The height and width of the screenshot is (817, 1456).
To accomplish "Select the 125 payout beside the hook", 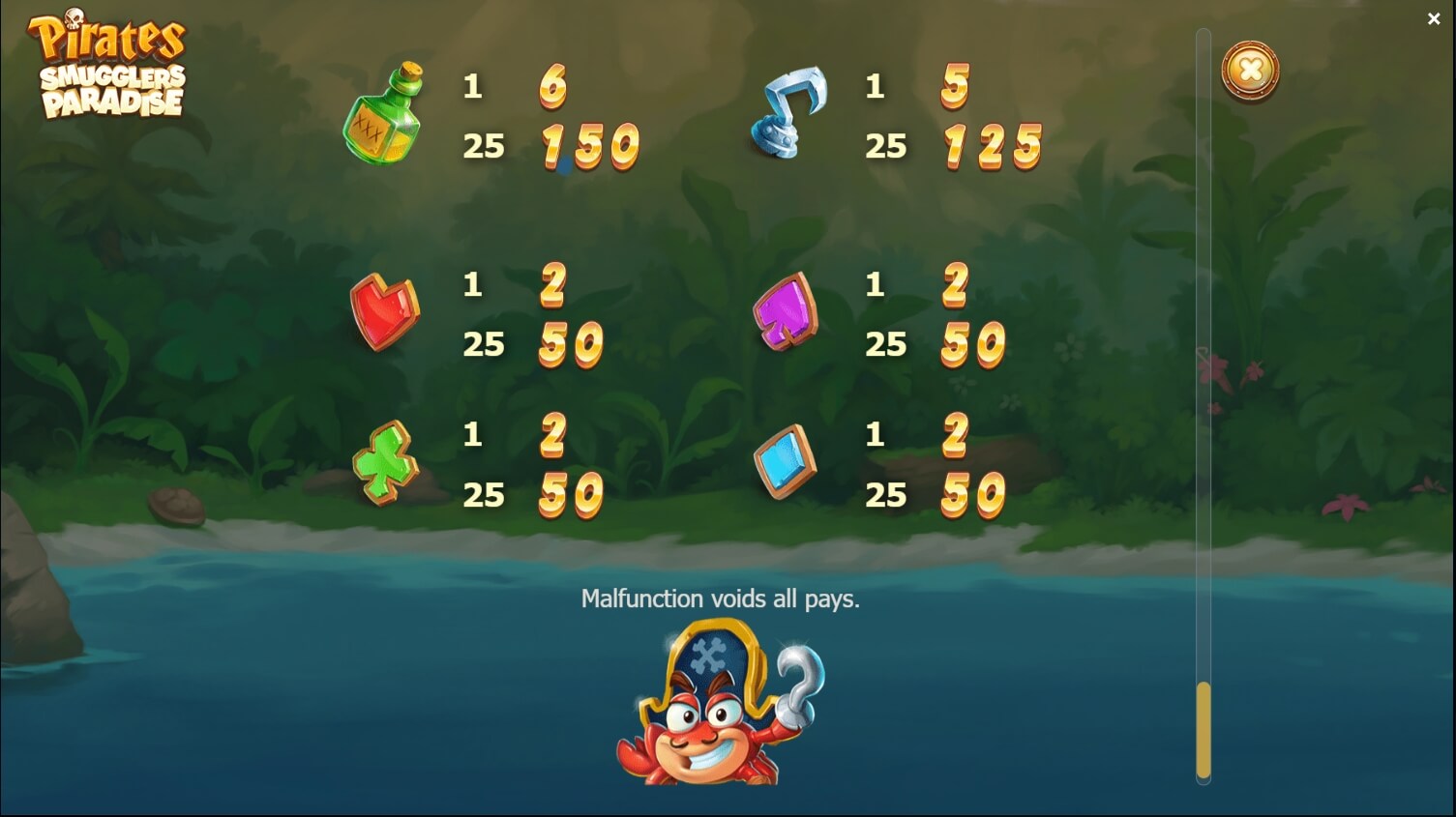I will coord(992,145).
